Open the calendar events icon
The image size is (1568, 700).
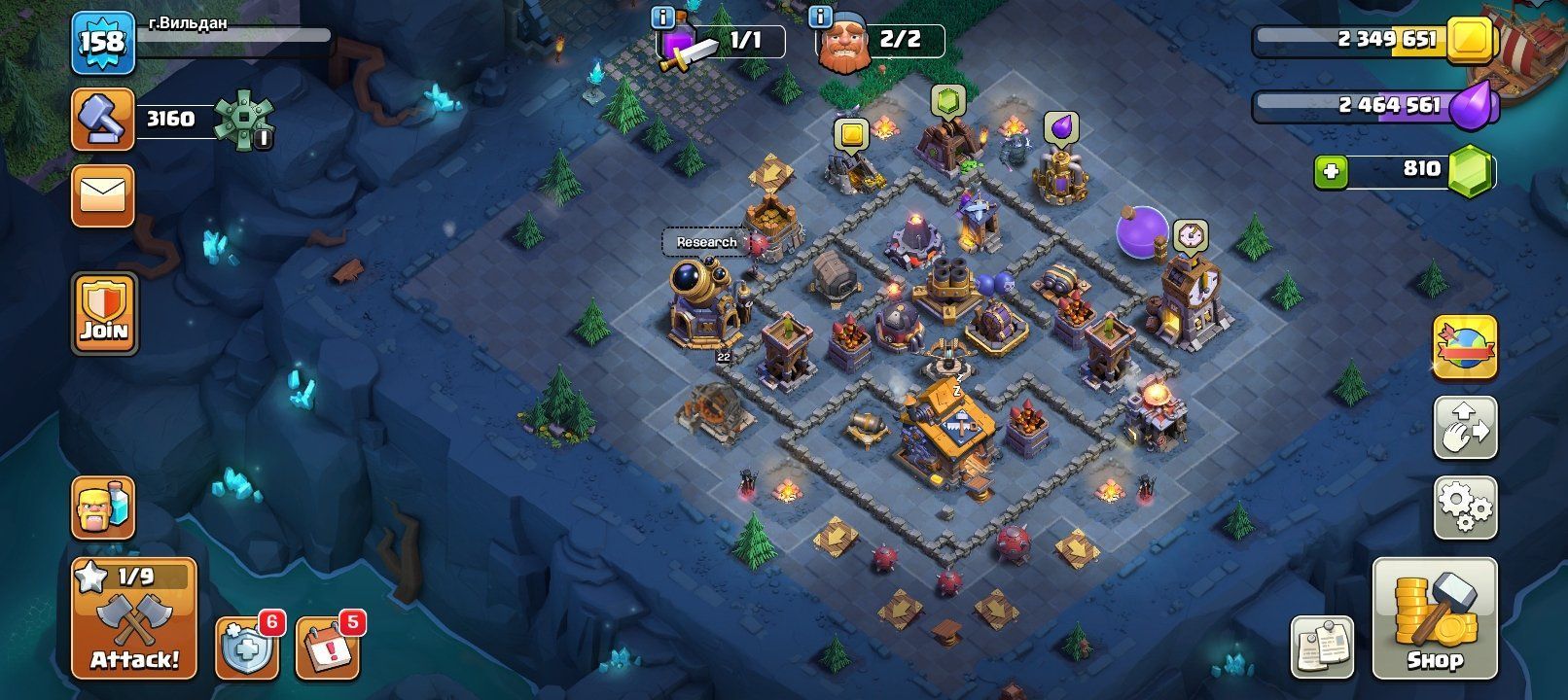tap(328, 647)
